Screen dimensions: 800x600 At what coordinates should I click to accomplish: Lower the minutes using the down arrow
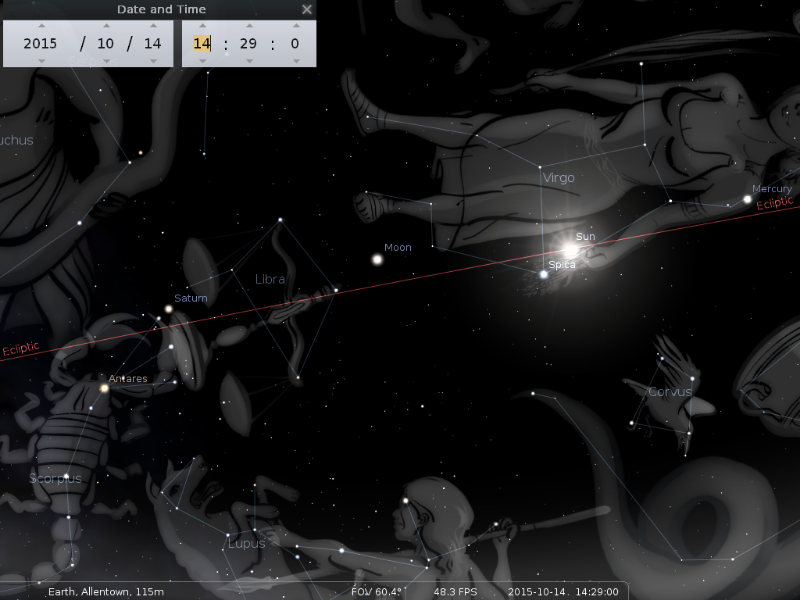tap(248, 60)
